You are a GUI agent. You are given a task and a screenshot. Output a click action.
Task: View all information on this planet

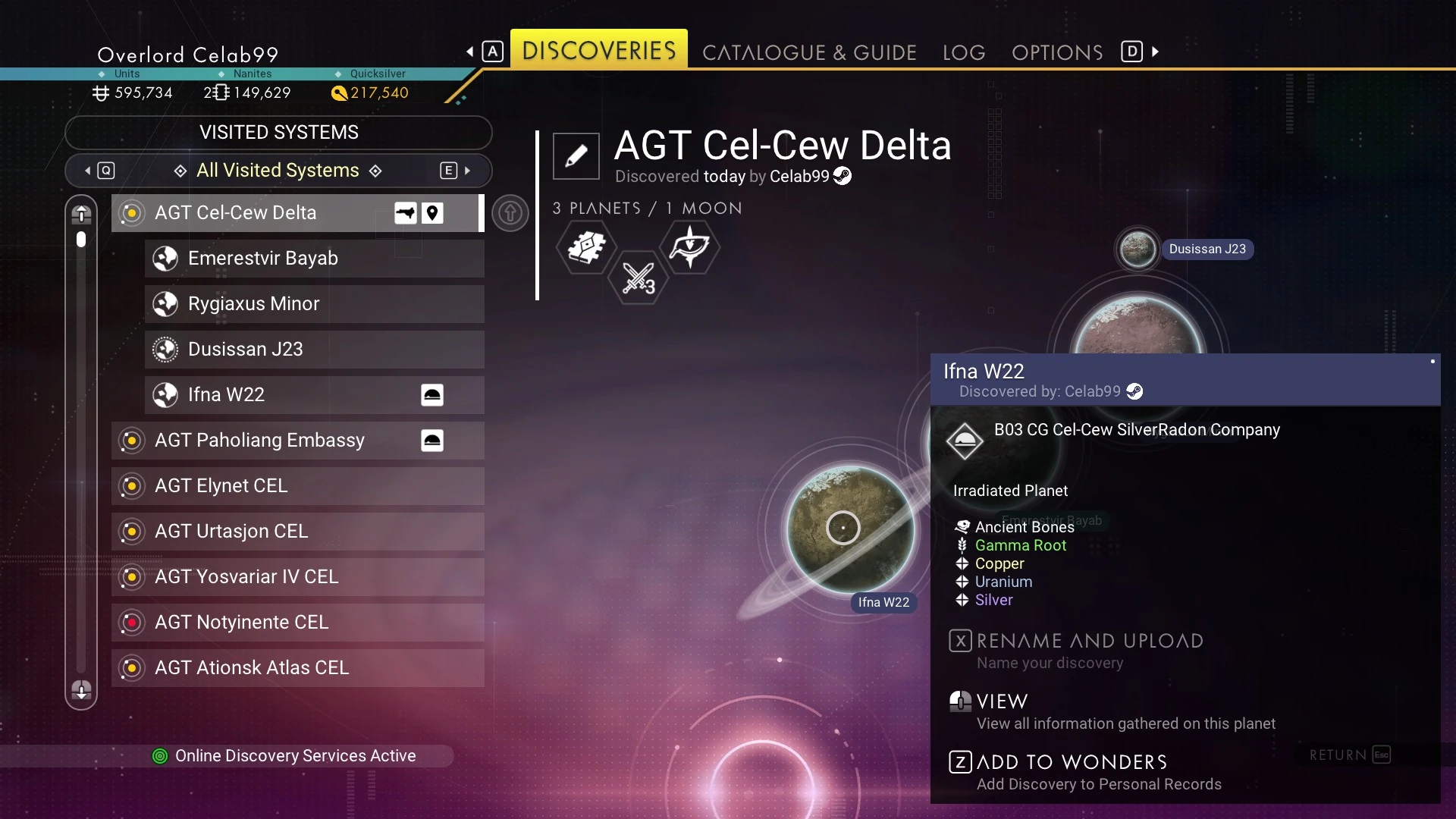click(1002, 702)
